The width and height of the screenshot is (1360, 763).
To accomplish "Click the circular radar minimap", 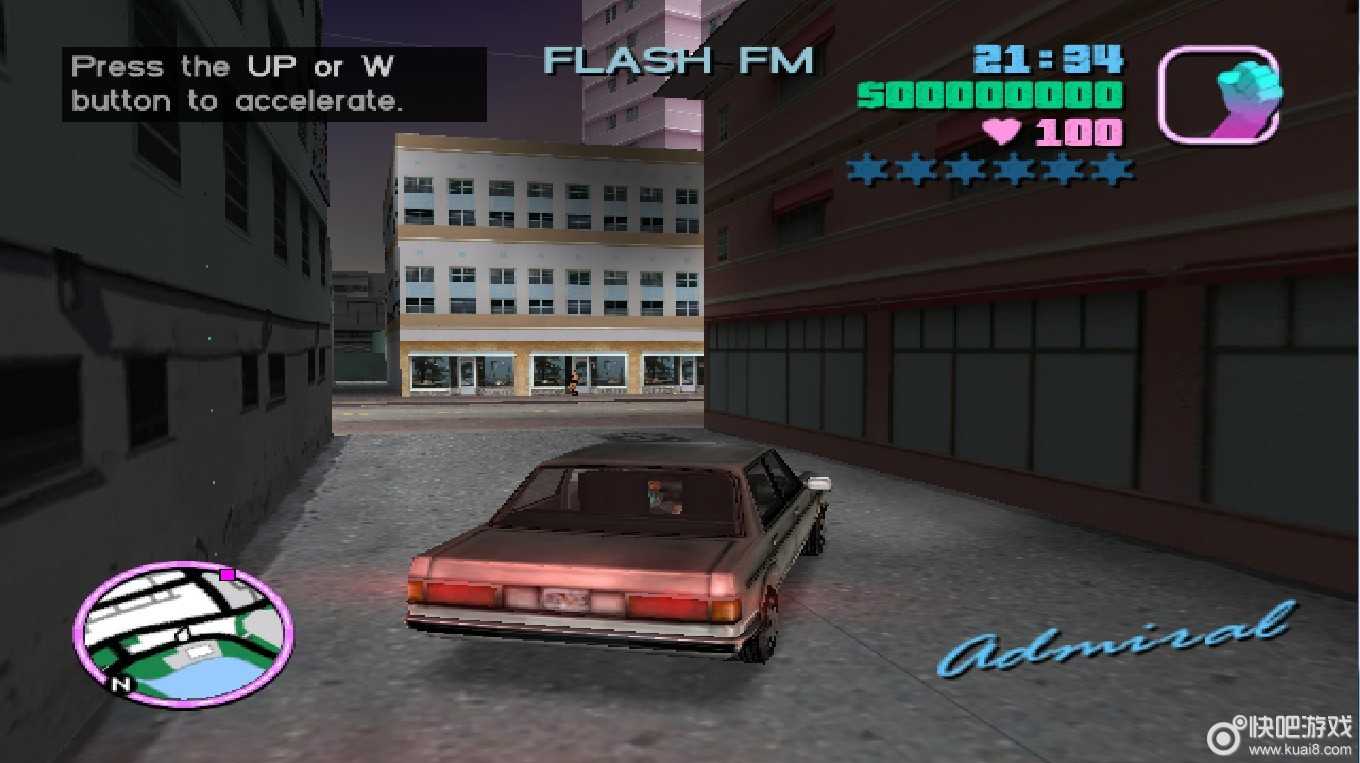I will click(183, 632).
